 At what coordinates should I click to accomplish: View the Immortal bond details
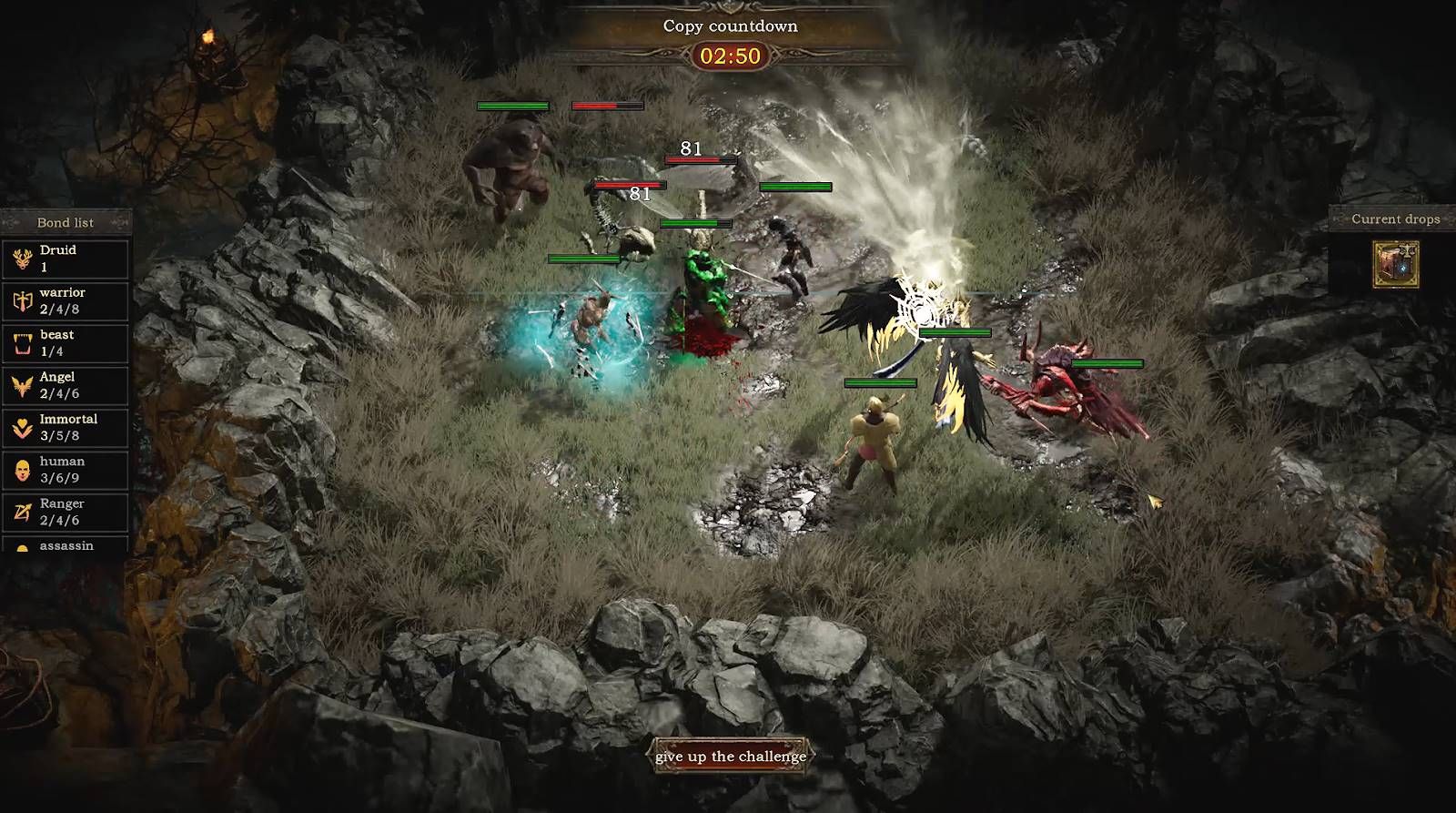pos(66,428)
